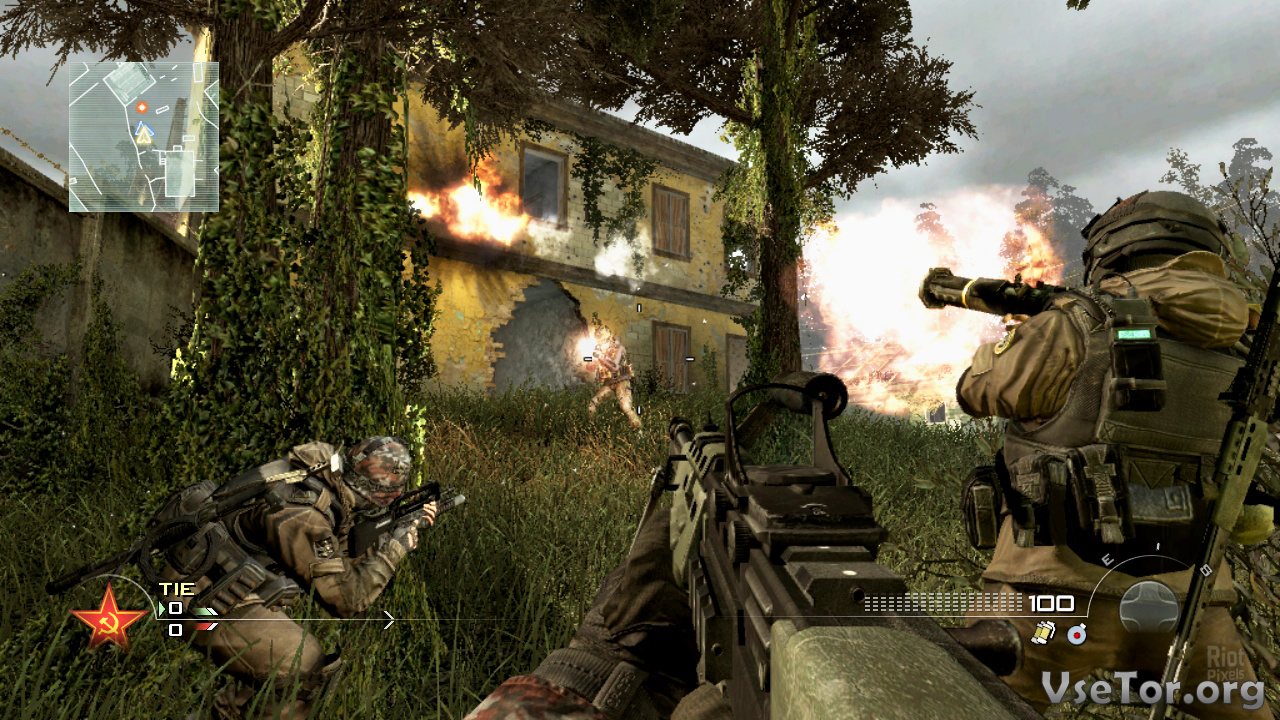Click the red Soviet star faction emblem
This screenshot has width=1280, height=720.
coord(109,615)
